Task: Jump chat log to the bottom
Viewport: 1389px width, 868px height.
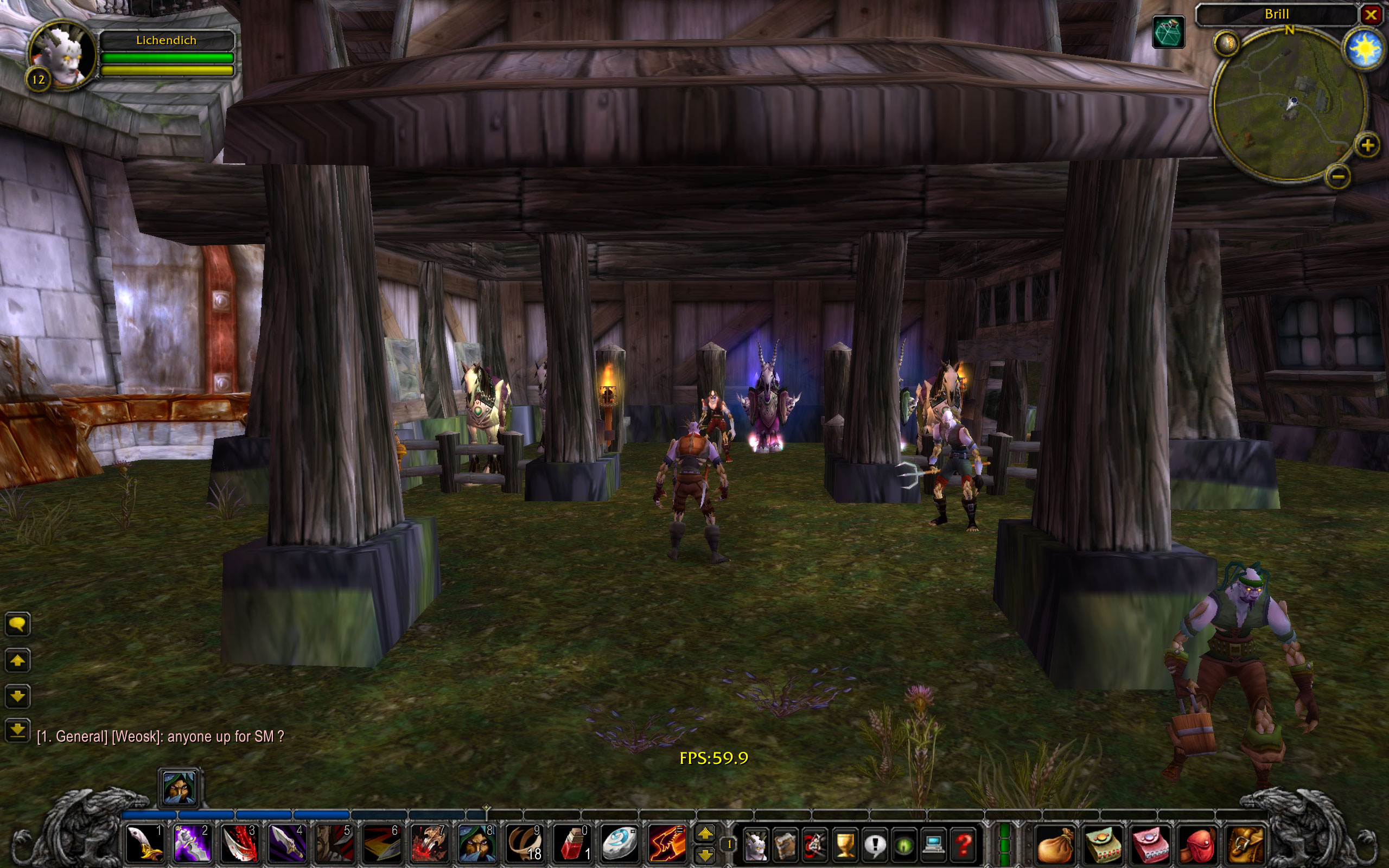Action: click(17, 731)
